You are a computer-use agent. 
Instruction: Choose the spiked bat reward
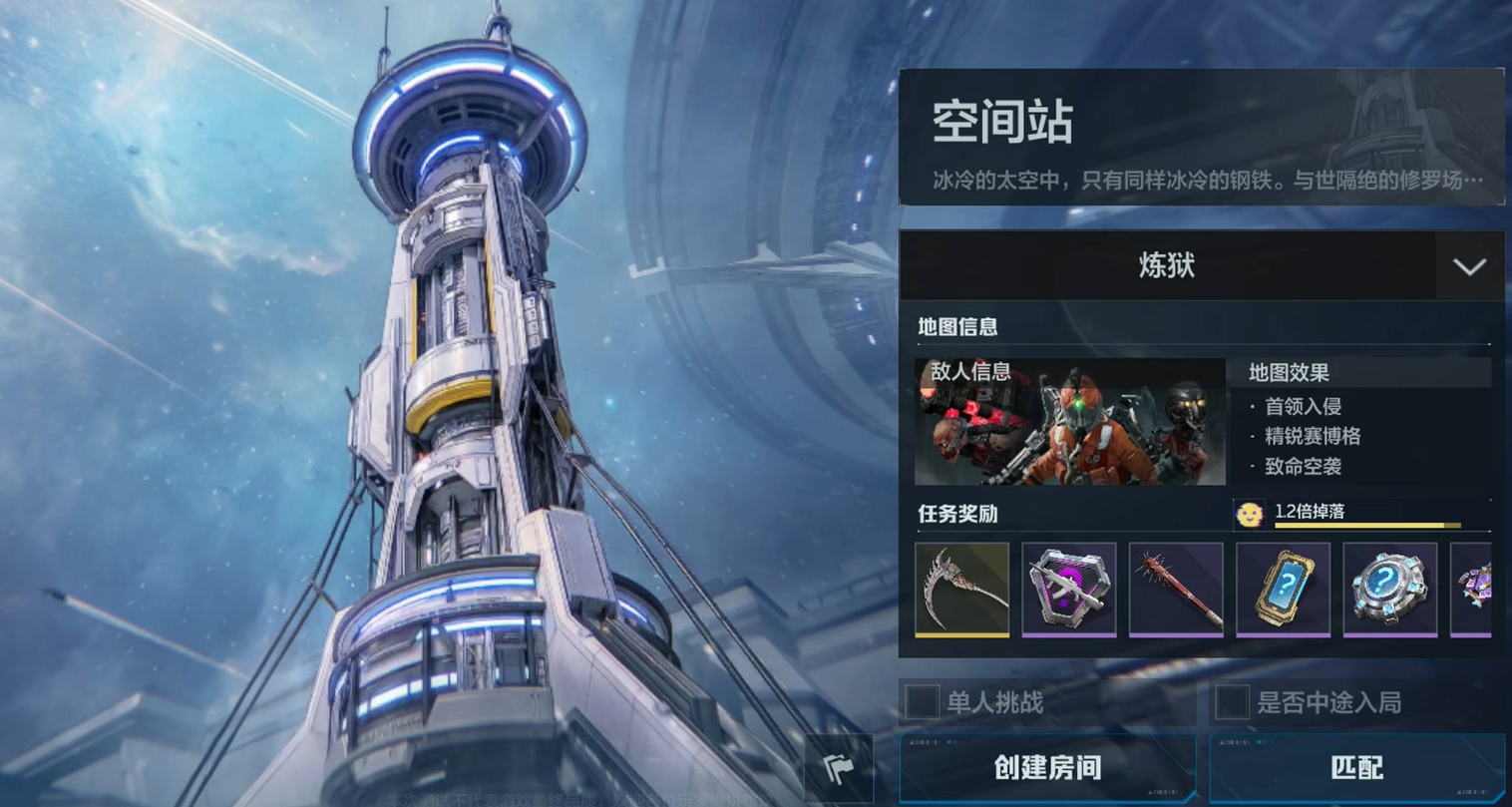click(1176, 589)
